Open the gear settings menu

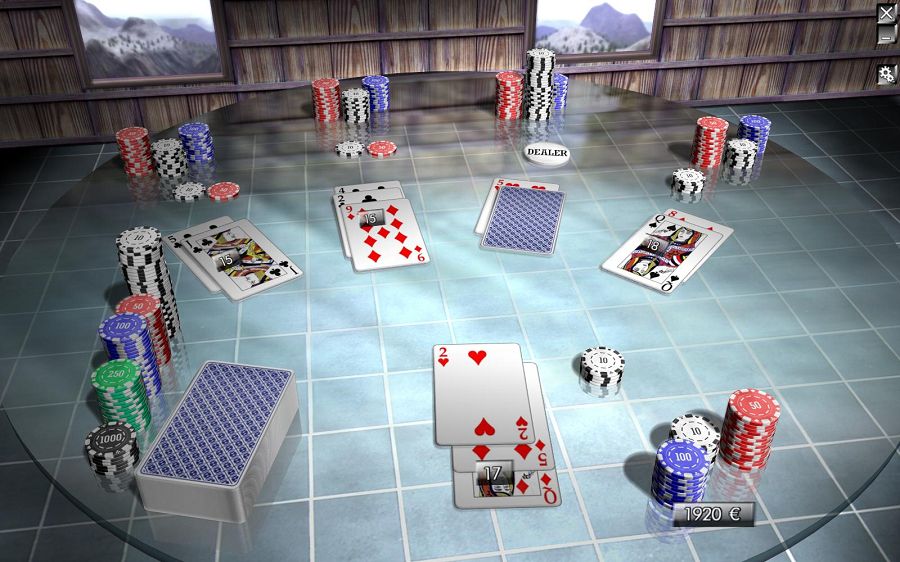coord(886,73)
